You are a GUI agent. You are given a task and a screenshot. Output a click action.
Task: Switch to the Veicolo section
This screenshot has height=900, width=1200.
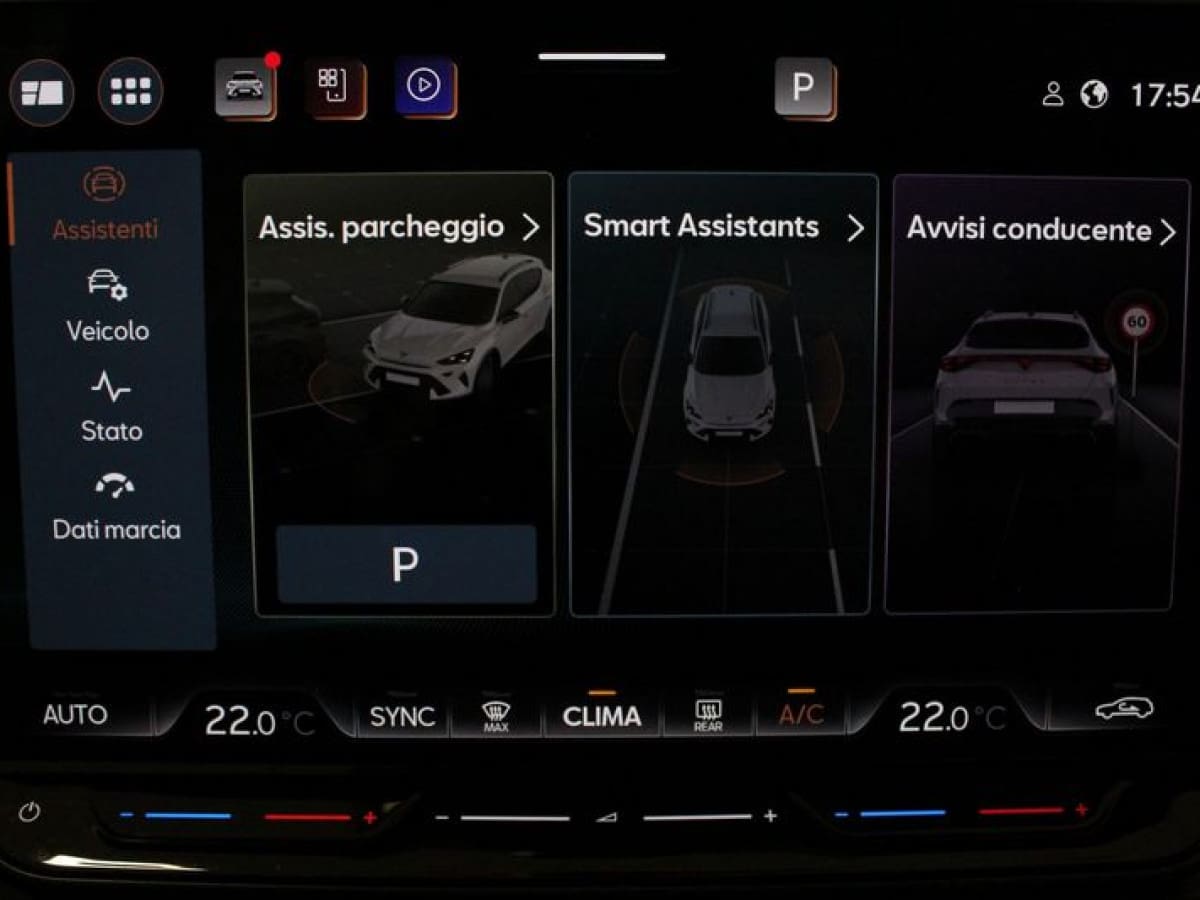pos(108,307)
